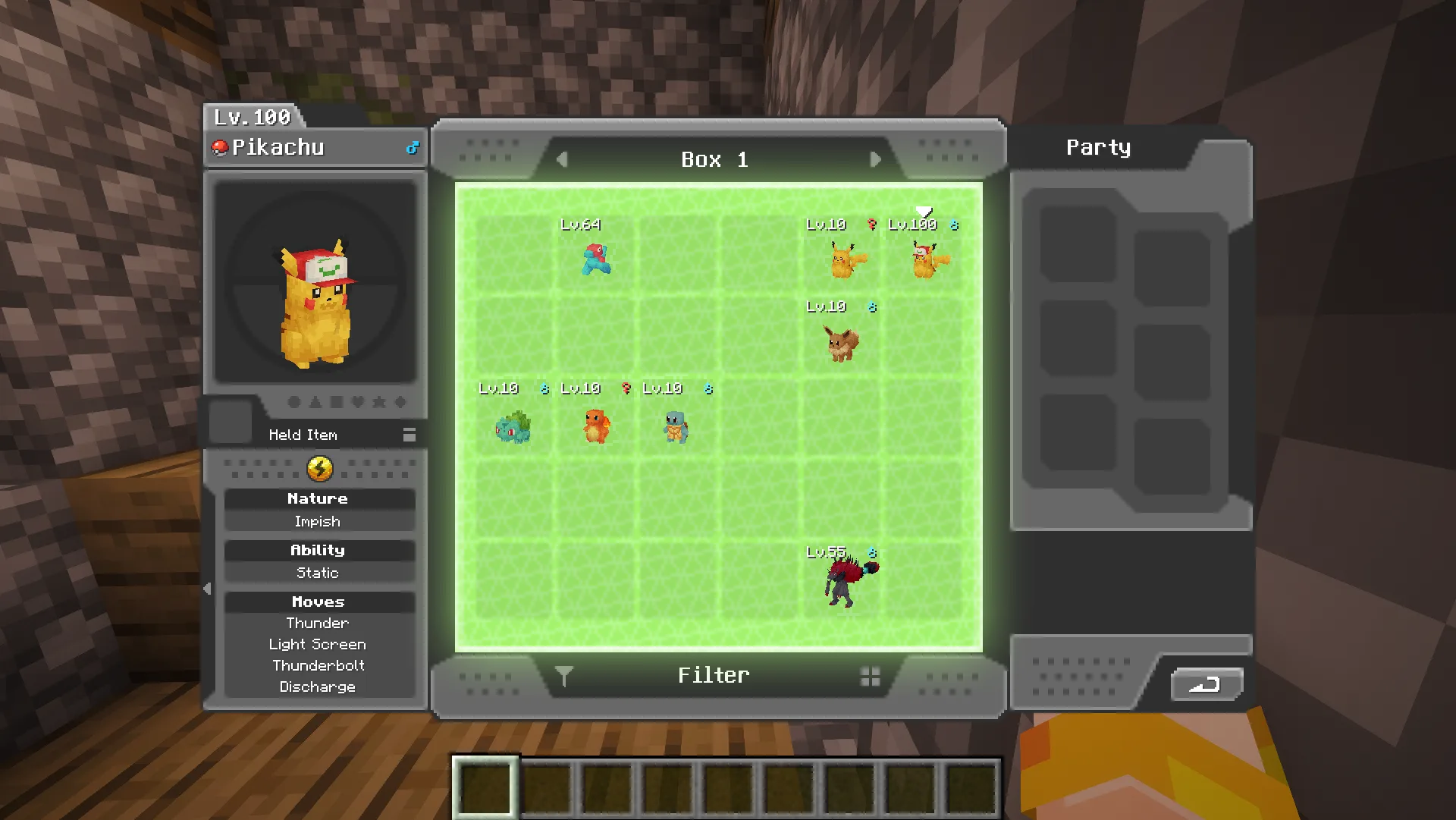This screenshot has height=820, width=1456.
Task: Select the Lv.64 Totodile in the box
Action: coord(596,259)
